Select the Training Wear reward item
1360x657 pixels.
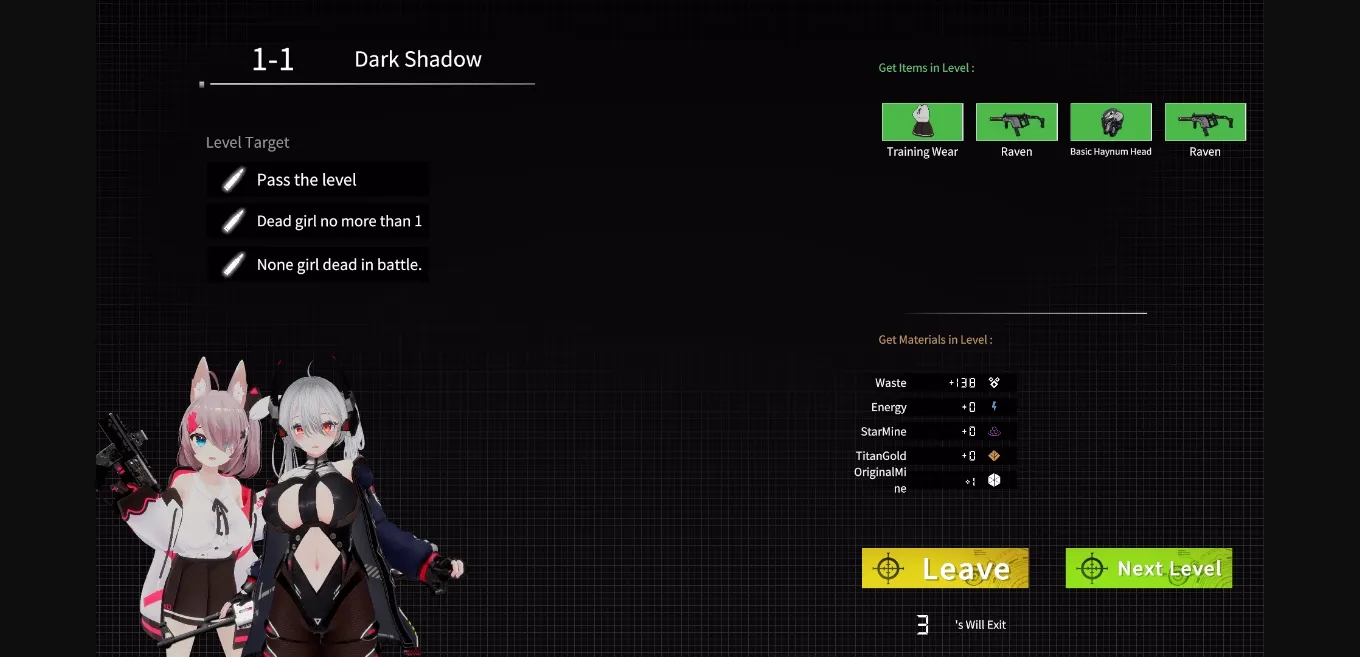pyautogui.click(x=922, y=122)
